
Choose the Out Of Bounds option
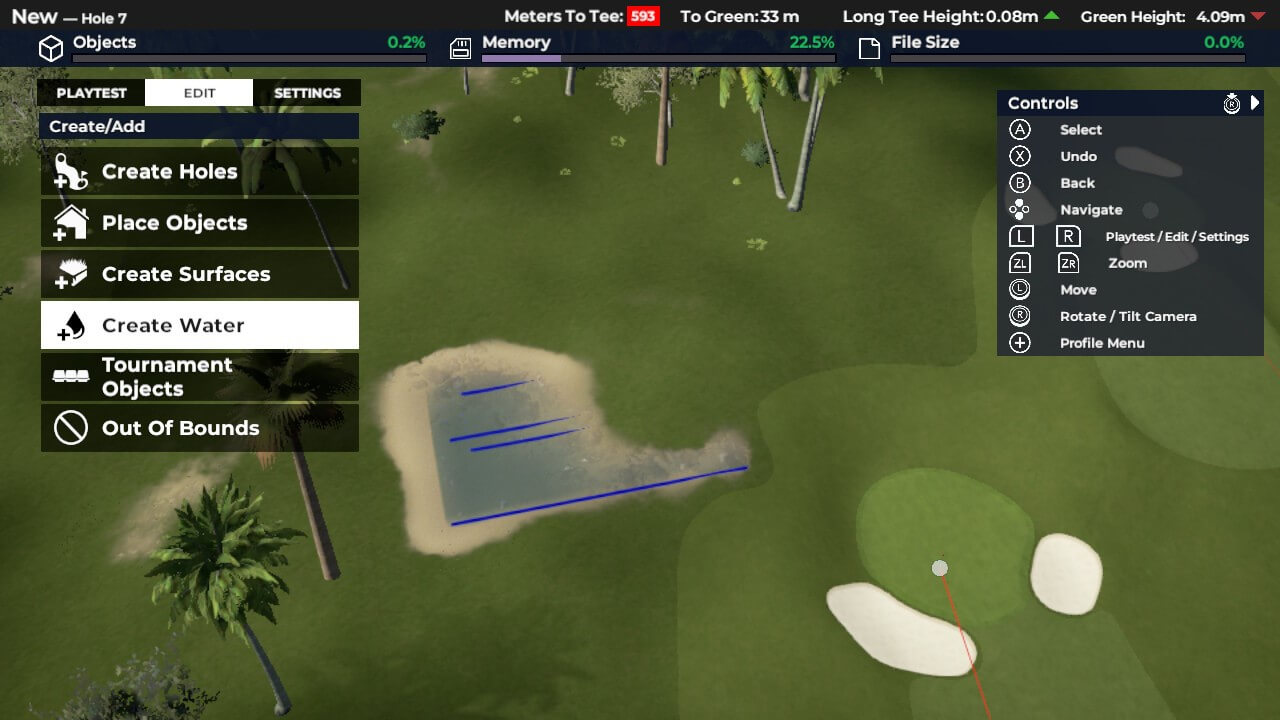click(199, 428)
